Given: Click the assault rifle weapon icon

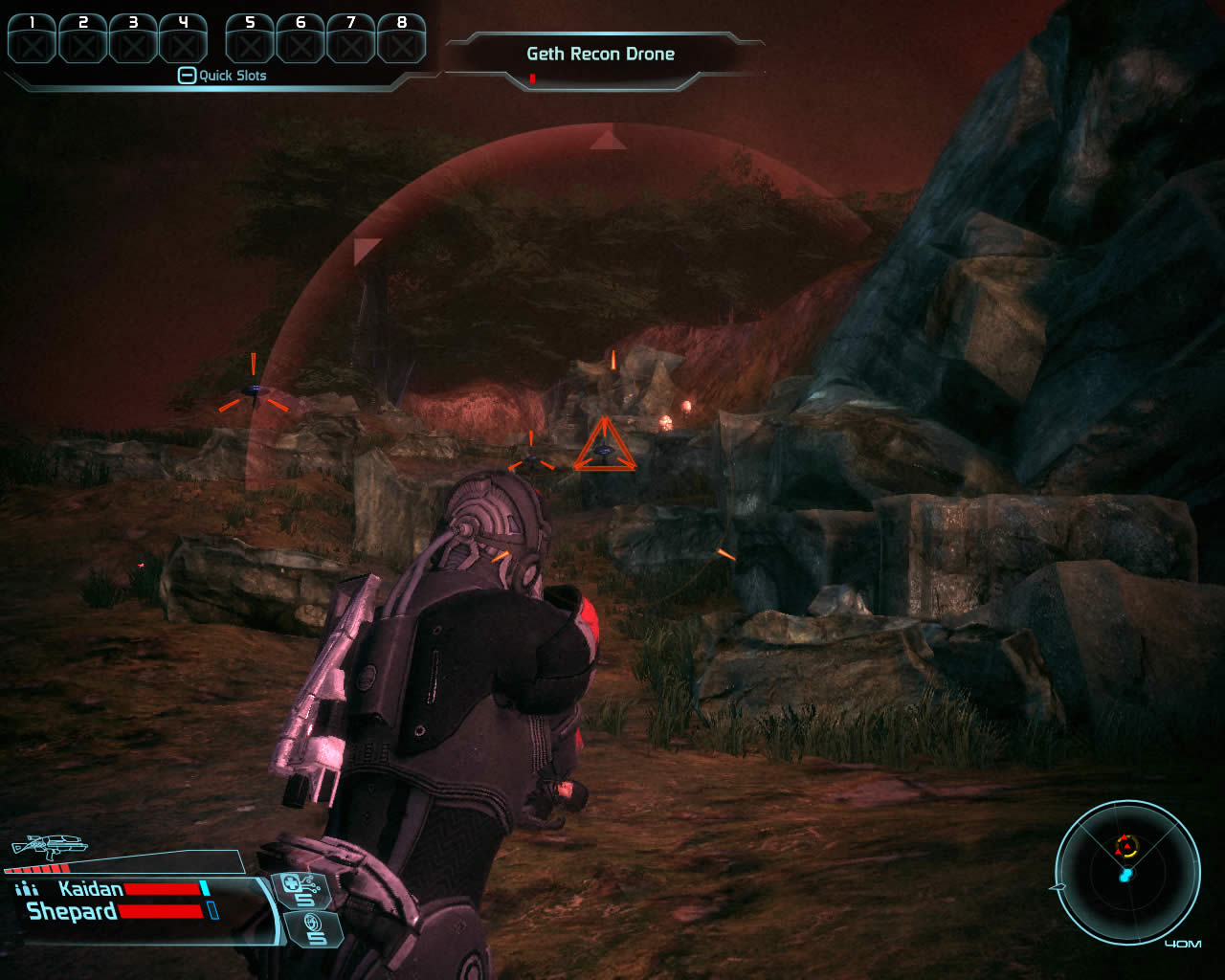Looking at the screenshot, I should [48, 846].
